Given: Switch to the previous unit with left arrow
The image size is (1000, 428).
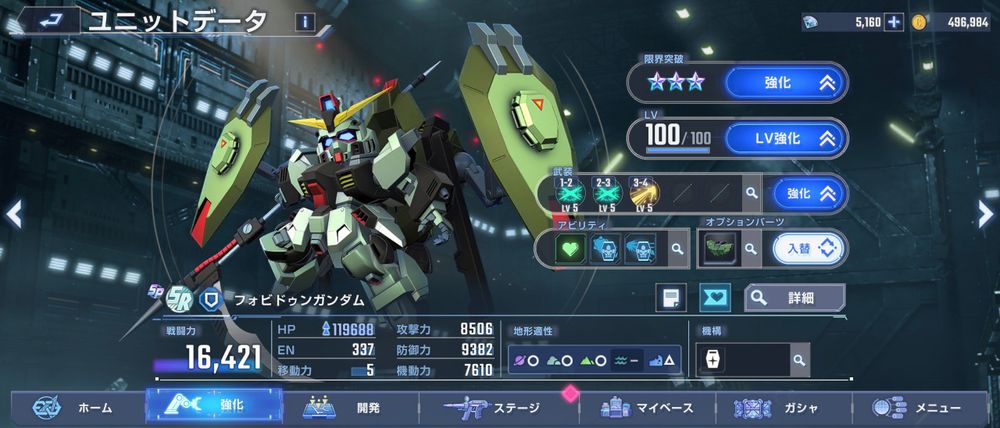Looking at the screenshot, I should point(13,213).
